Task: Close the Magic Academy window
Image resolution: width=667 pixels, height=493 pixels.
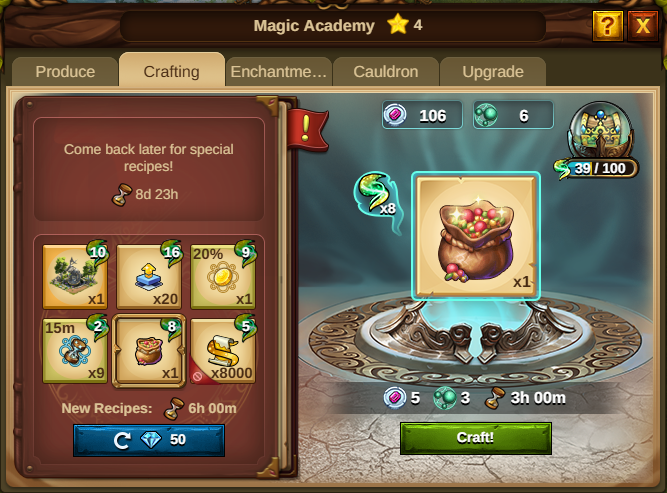Action: click(x=642, y=26)
